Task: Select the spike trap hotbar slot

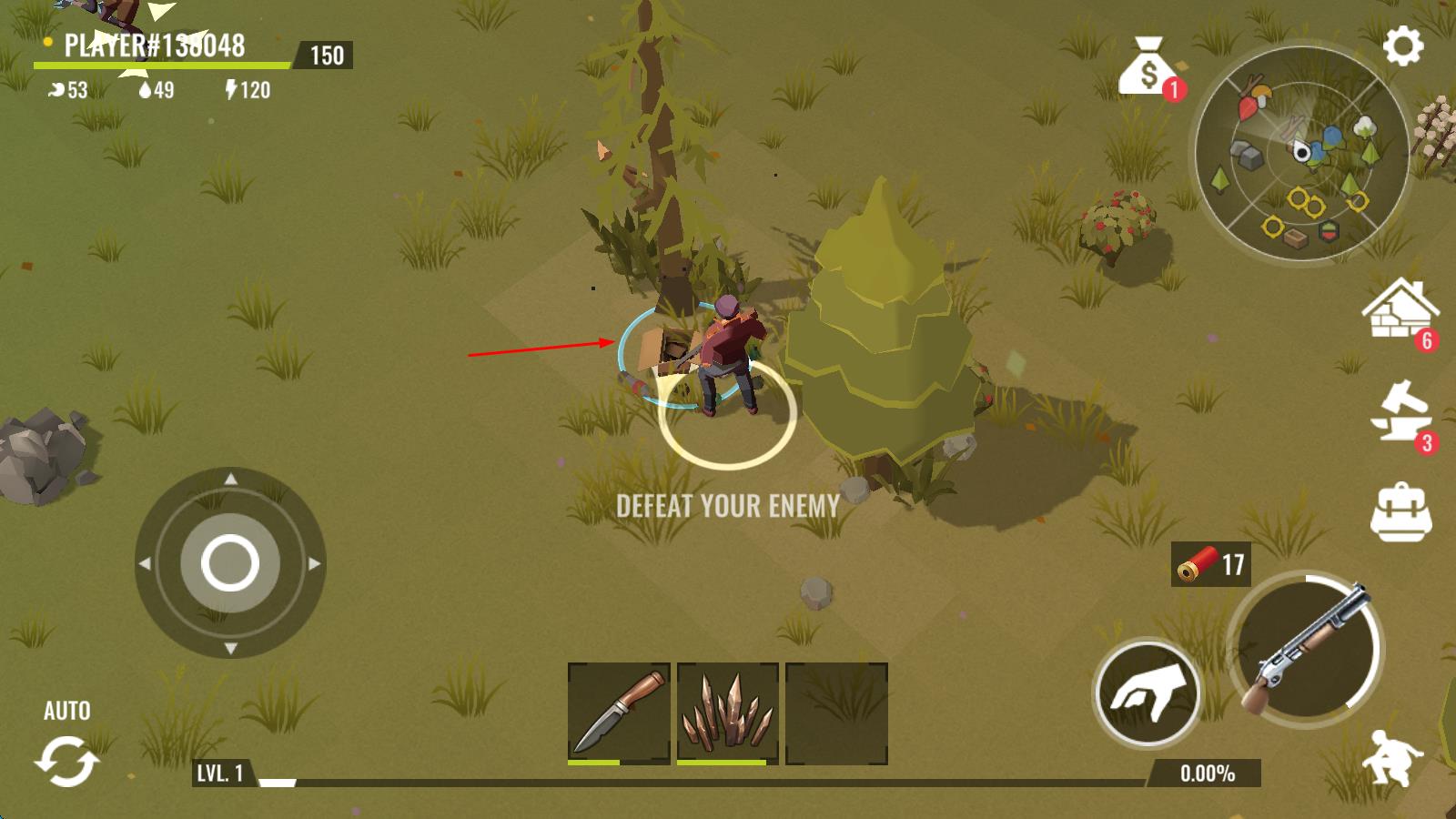Action: (x=727, y=713)
